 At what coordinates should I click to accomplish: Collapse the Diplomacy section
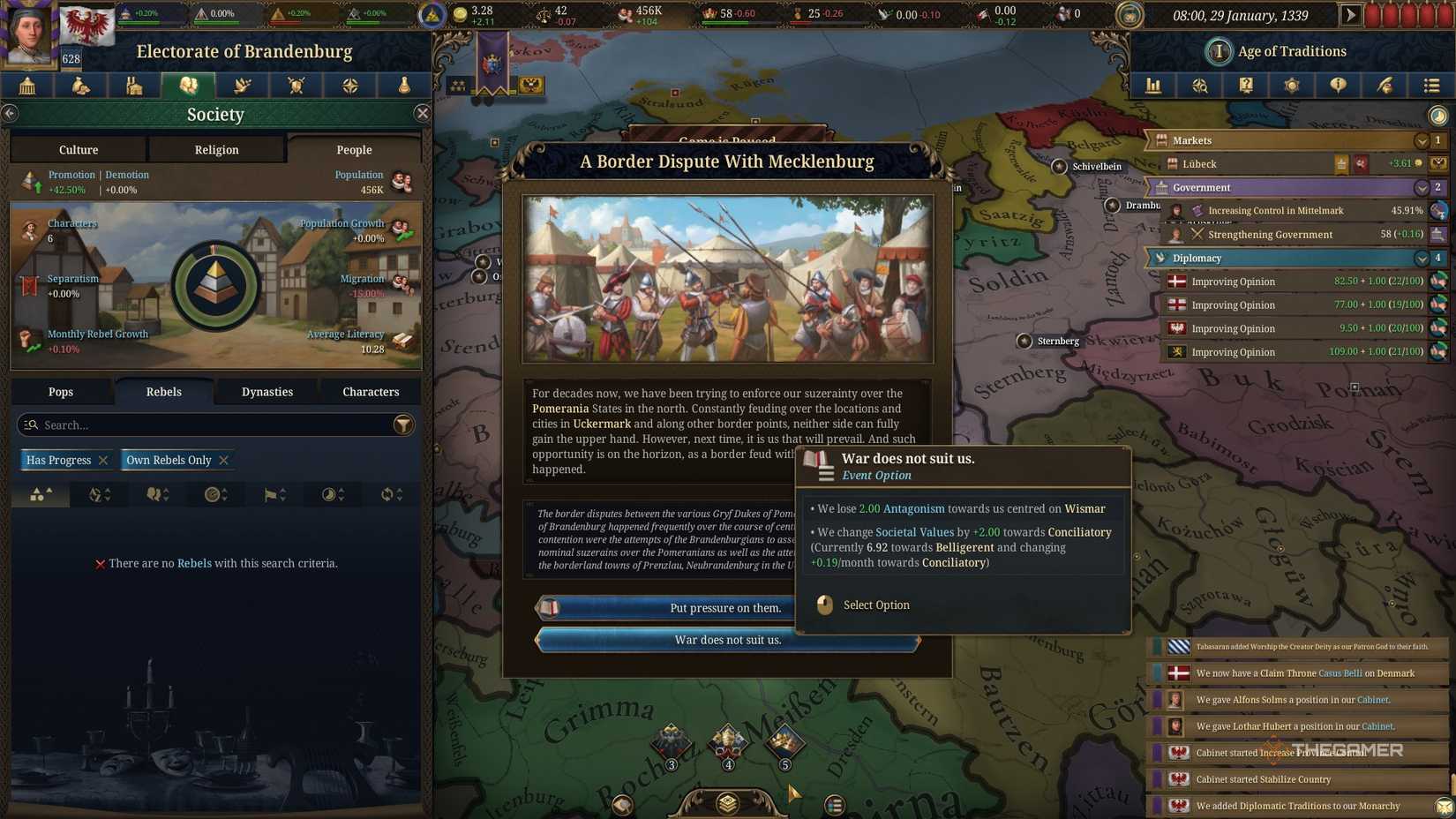click(x=1422, y=258)
